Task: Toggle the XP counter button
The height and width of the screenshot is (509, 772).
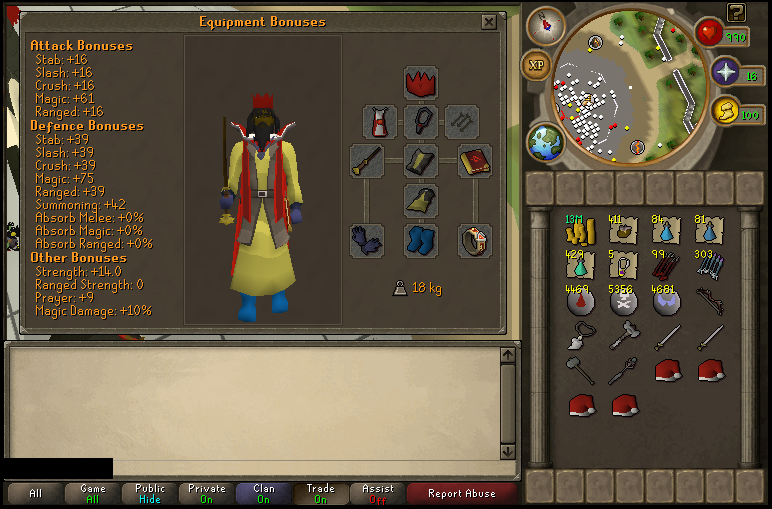Action: pos(535,65)
